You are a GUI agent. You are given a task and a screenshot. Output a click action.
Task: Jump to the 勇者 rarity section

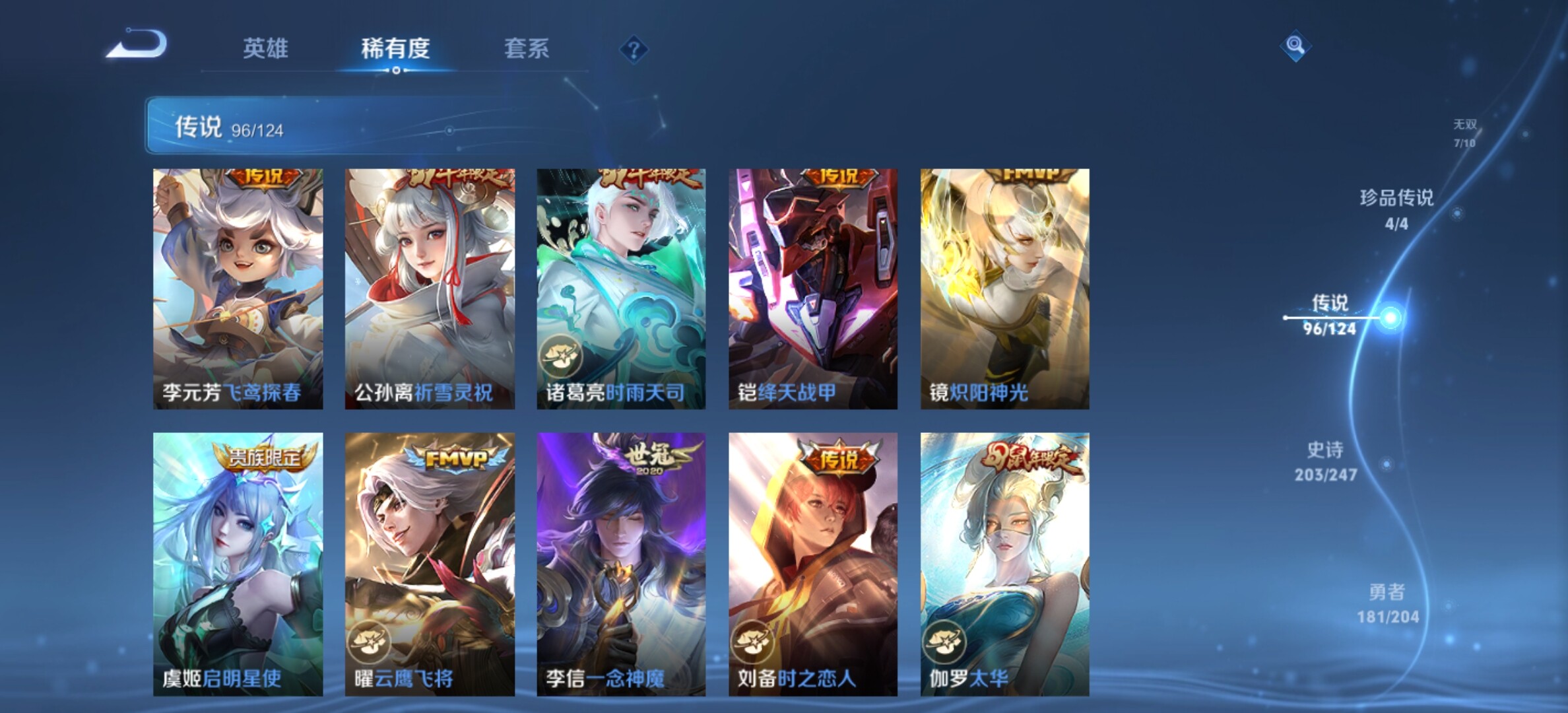(1387, 603)
